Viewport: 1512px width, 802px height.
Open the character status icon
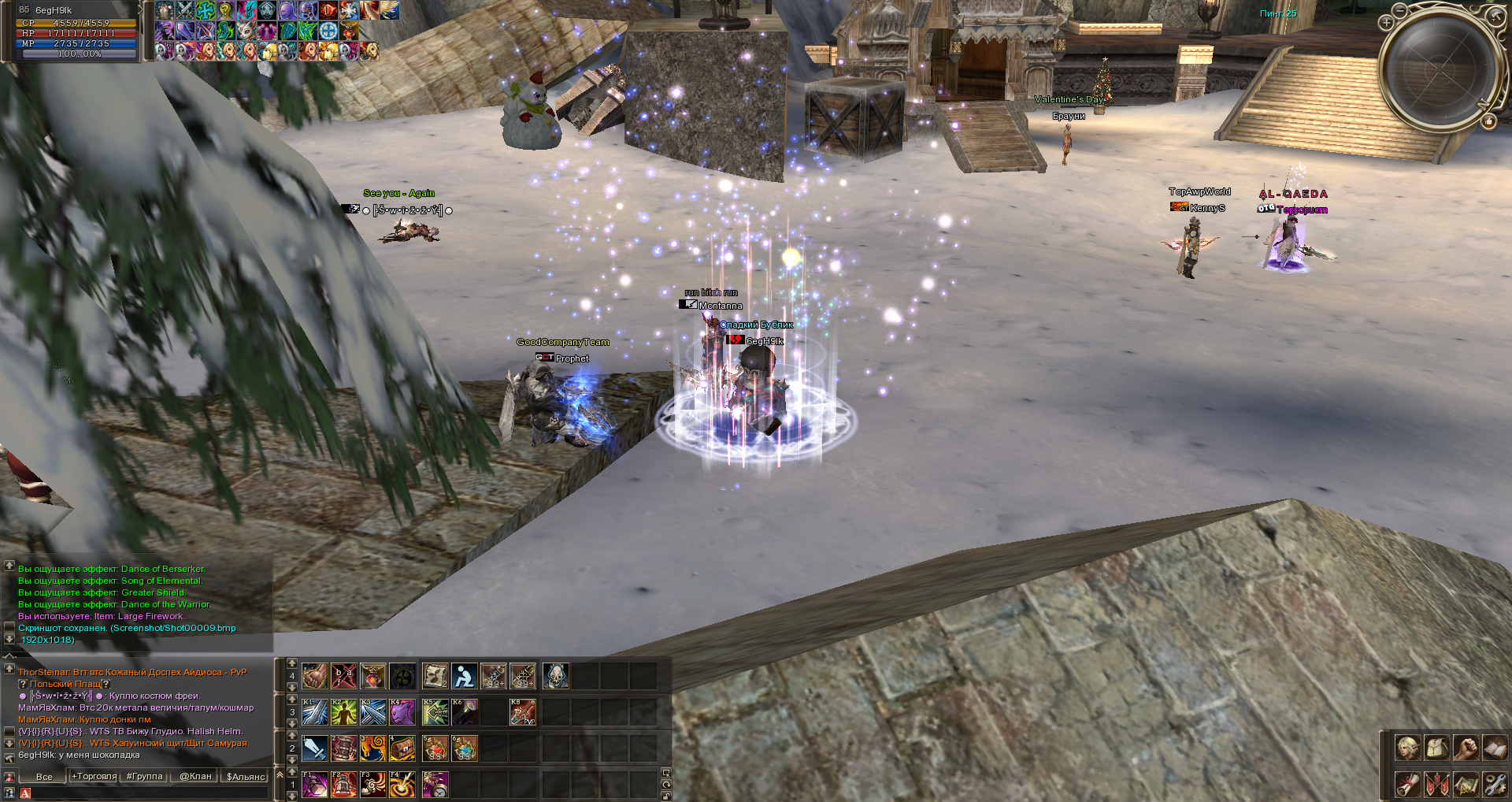tap(1408, 748)
